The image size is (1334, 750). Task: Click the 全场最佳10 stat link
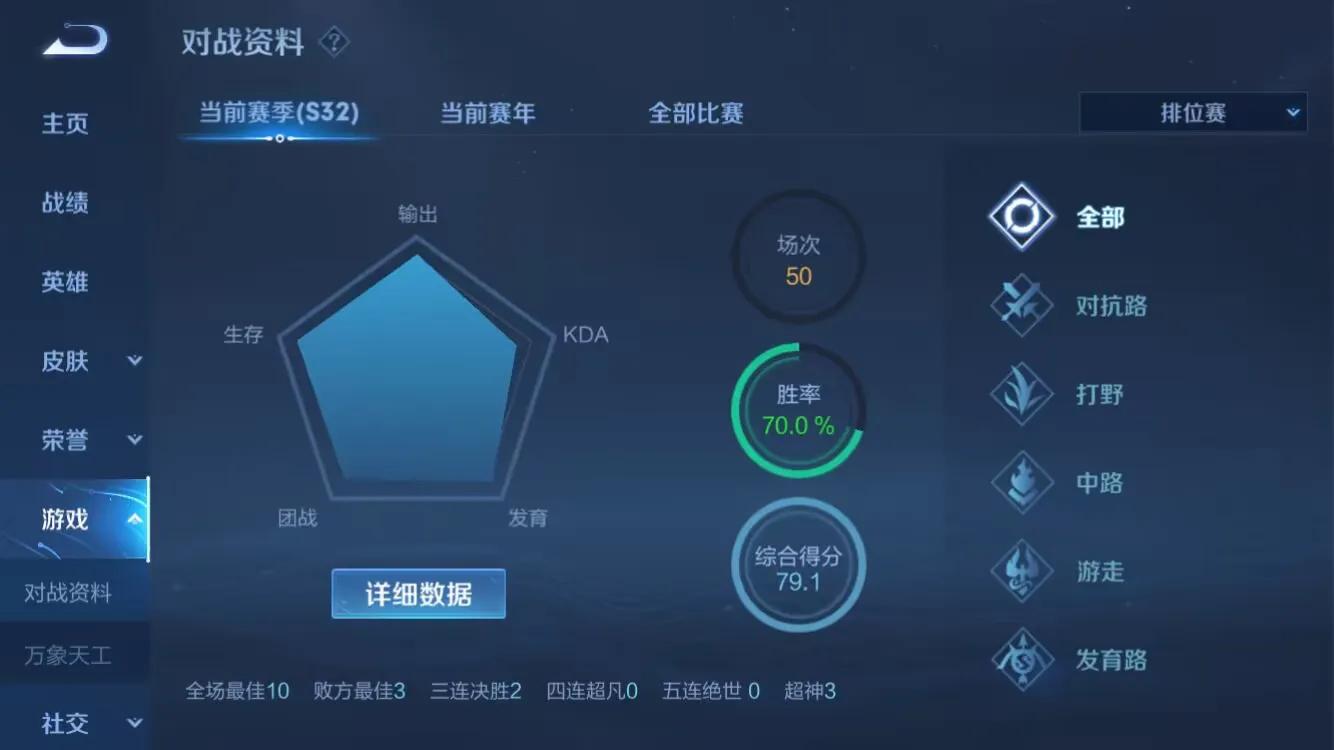(x=237, y=690)
